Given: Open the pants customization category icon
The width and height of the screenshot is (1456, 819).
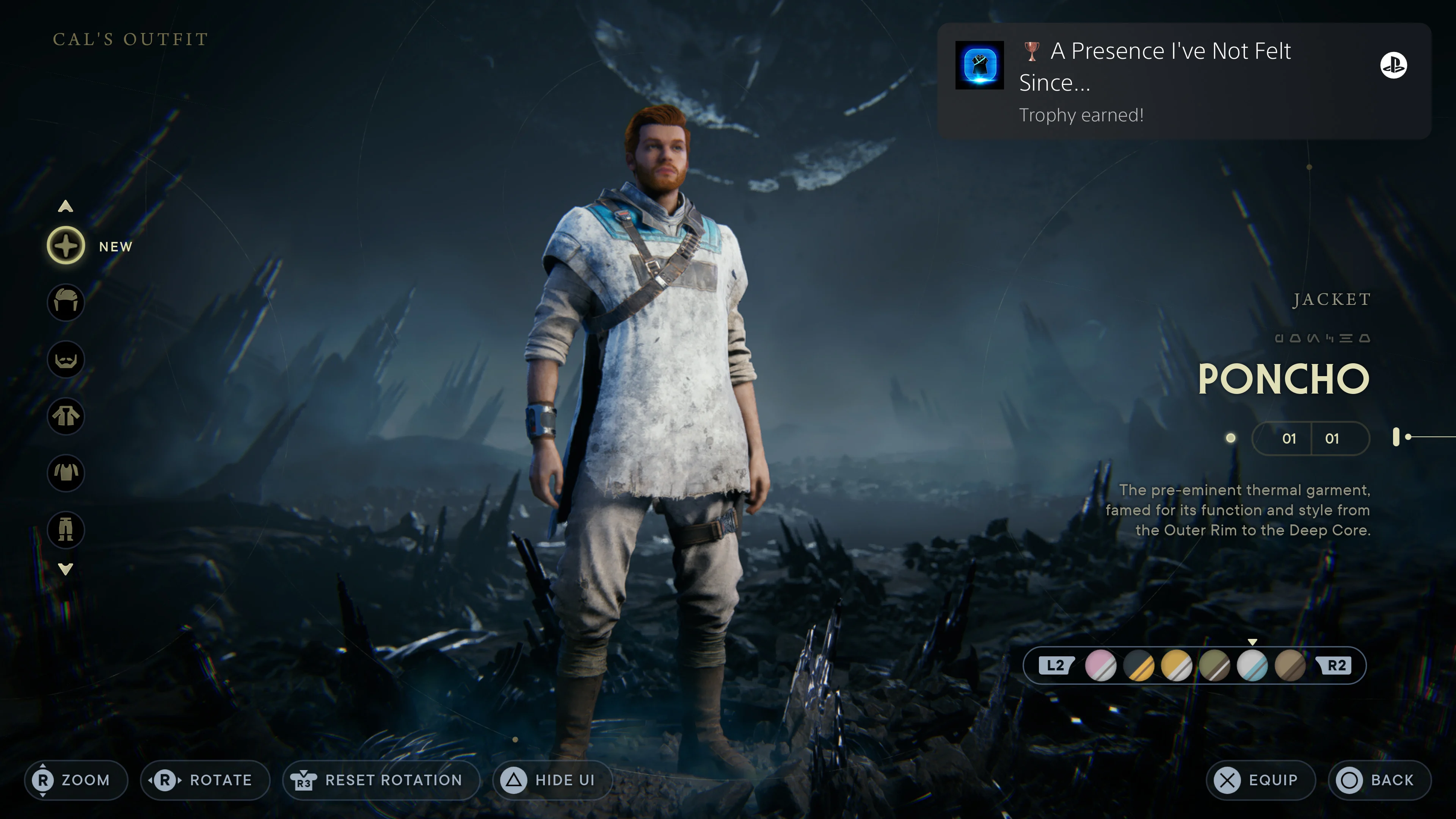Looking at the screenshot, I should point(66,530).
